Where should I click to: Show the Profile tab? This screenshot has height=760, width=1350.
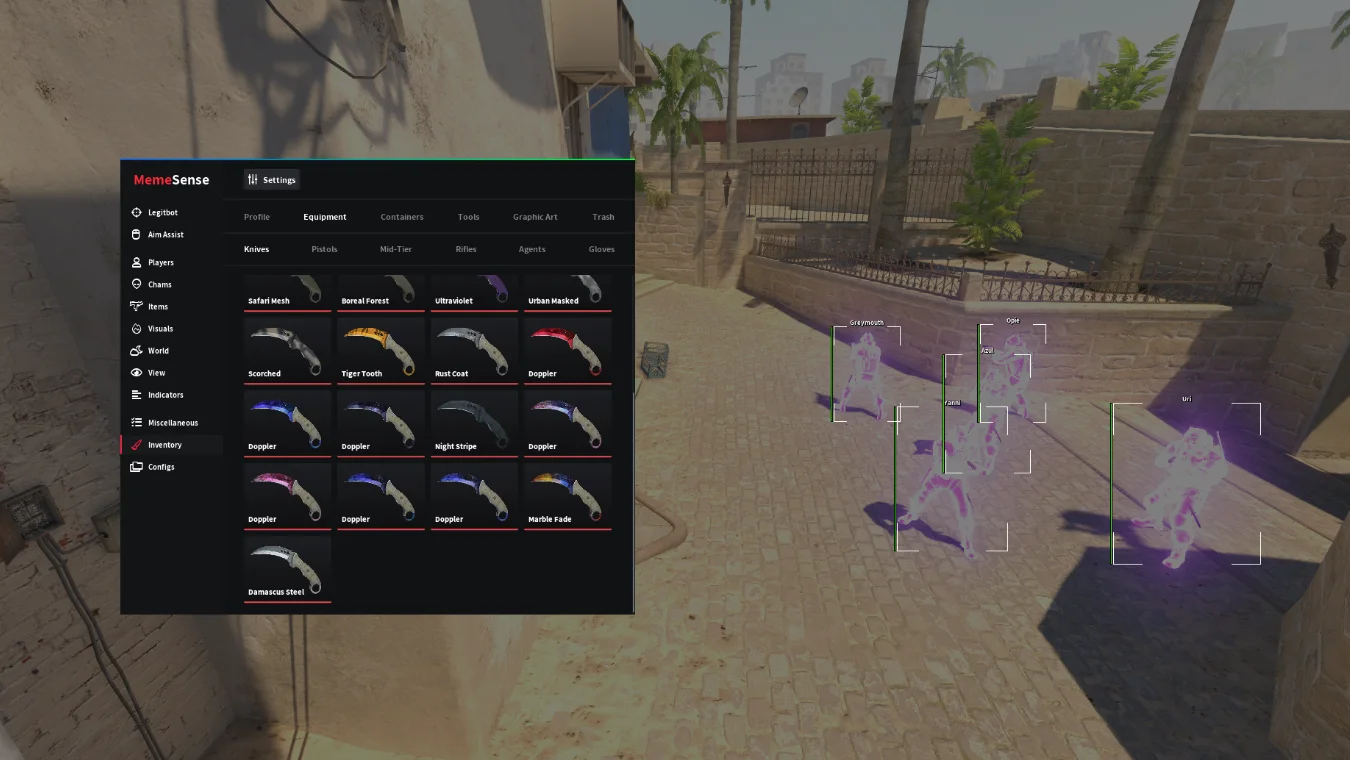pos(257,217)
